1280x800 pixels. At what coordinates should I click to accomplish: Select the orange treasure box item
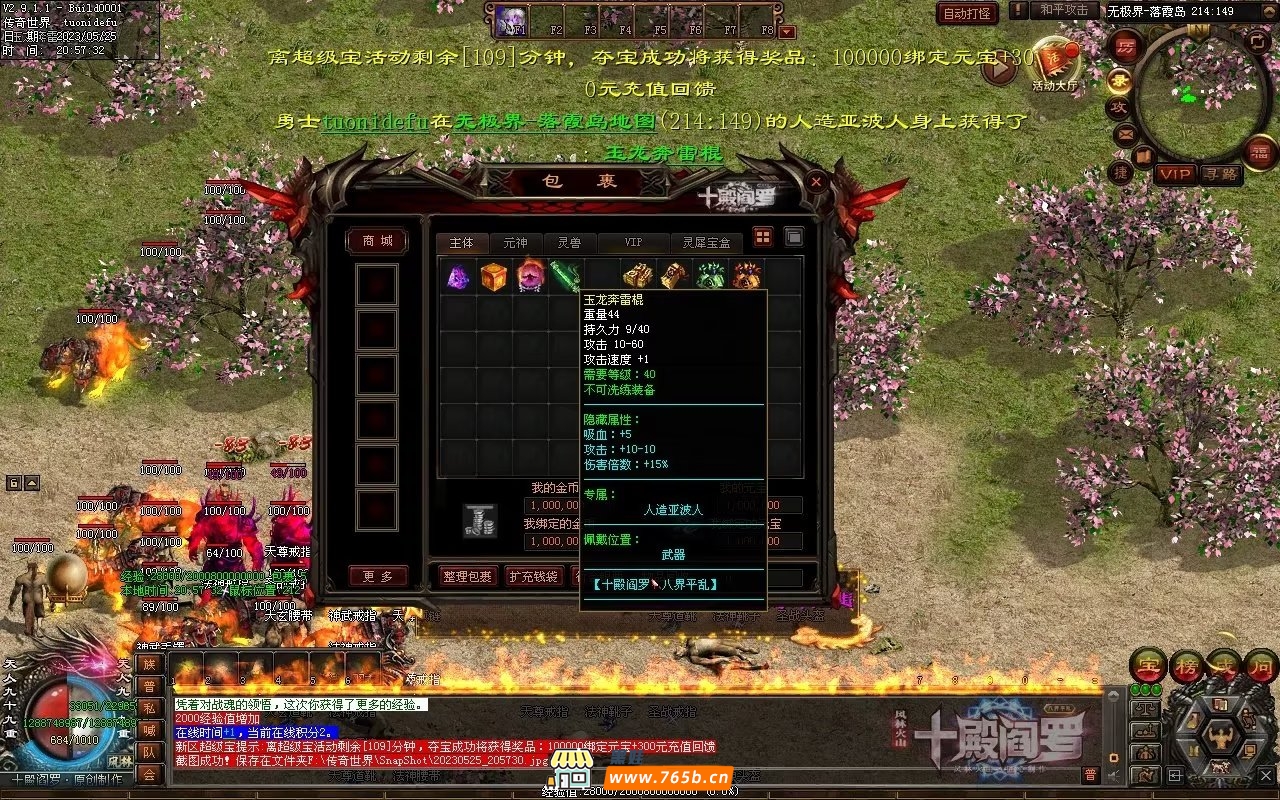pyautogui.click(x=493, y=276)
